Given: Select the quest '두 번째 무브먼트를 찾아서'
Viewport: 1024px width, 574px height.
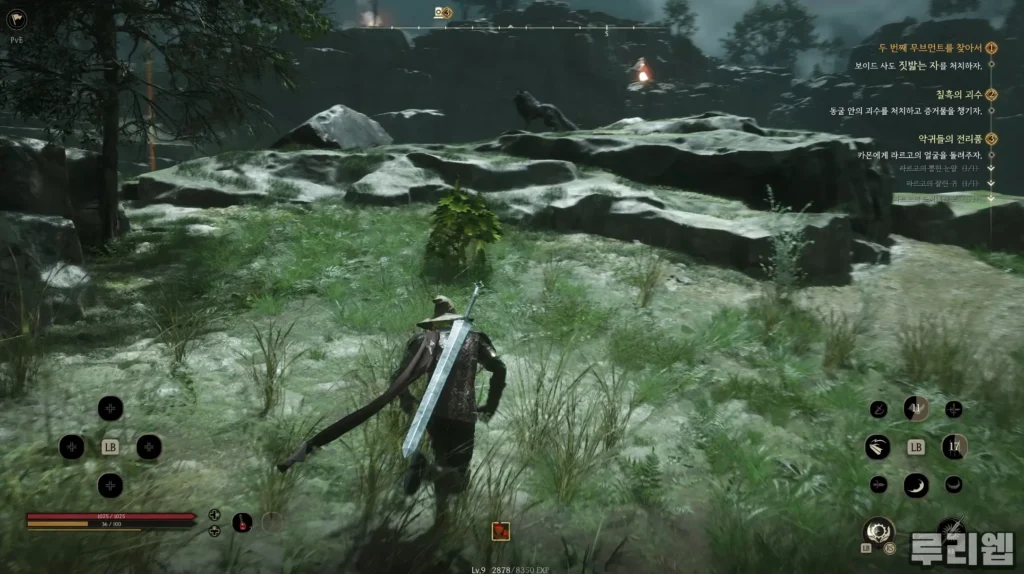Looking at the screenshot, I should point(930,47).
